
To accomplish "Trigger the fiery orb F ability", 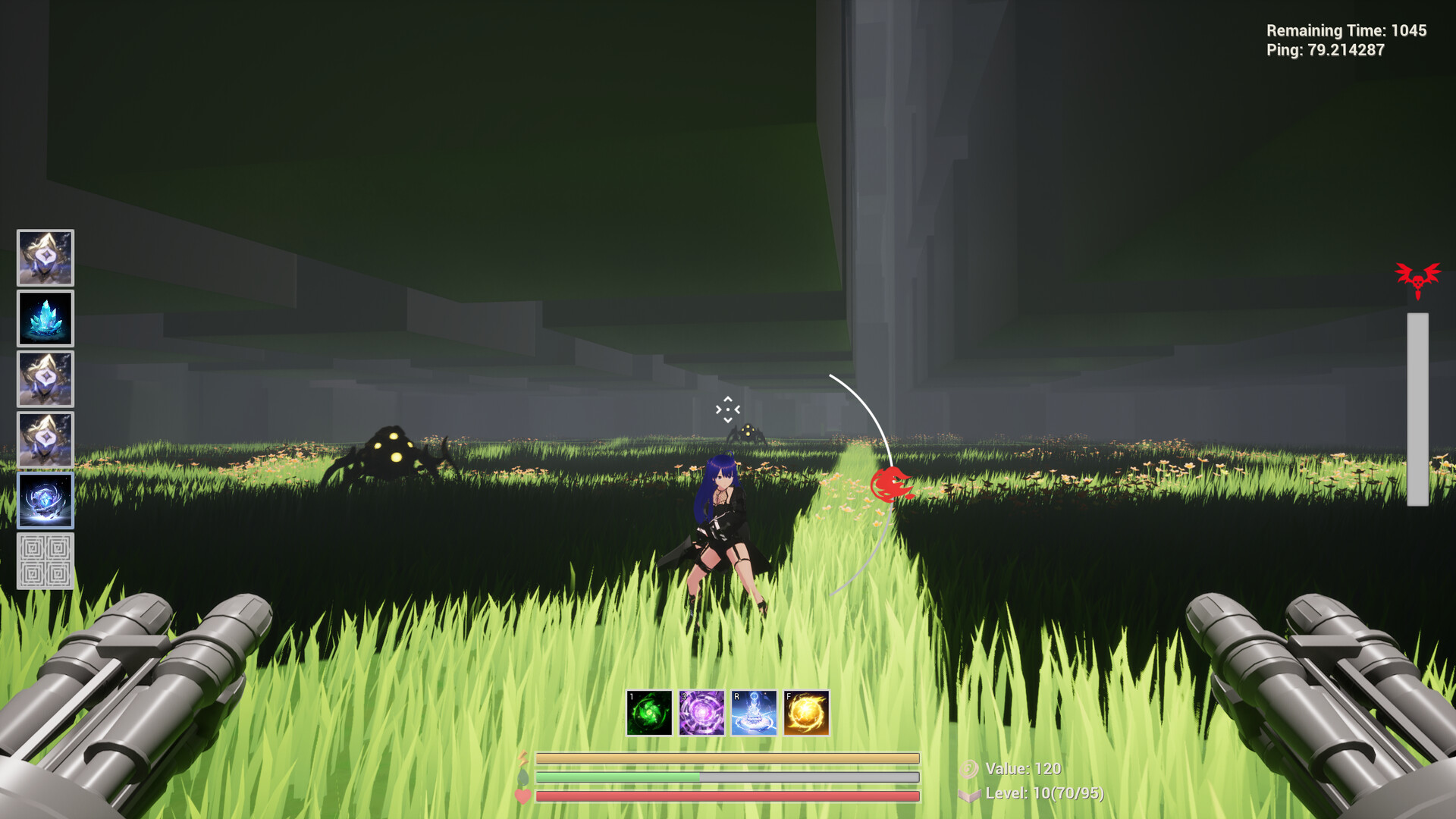I will pos(805,711).
